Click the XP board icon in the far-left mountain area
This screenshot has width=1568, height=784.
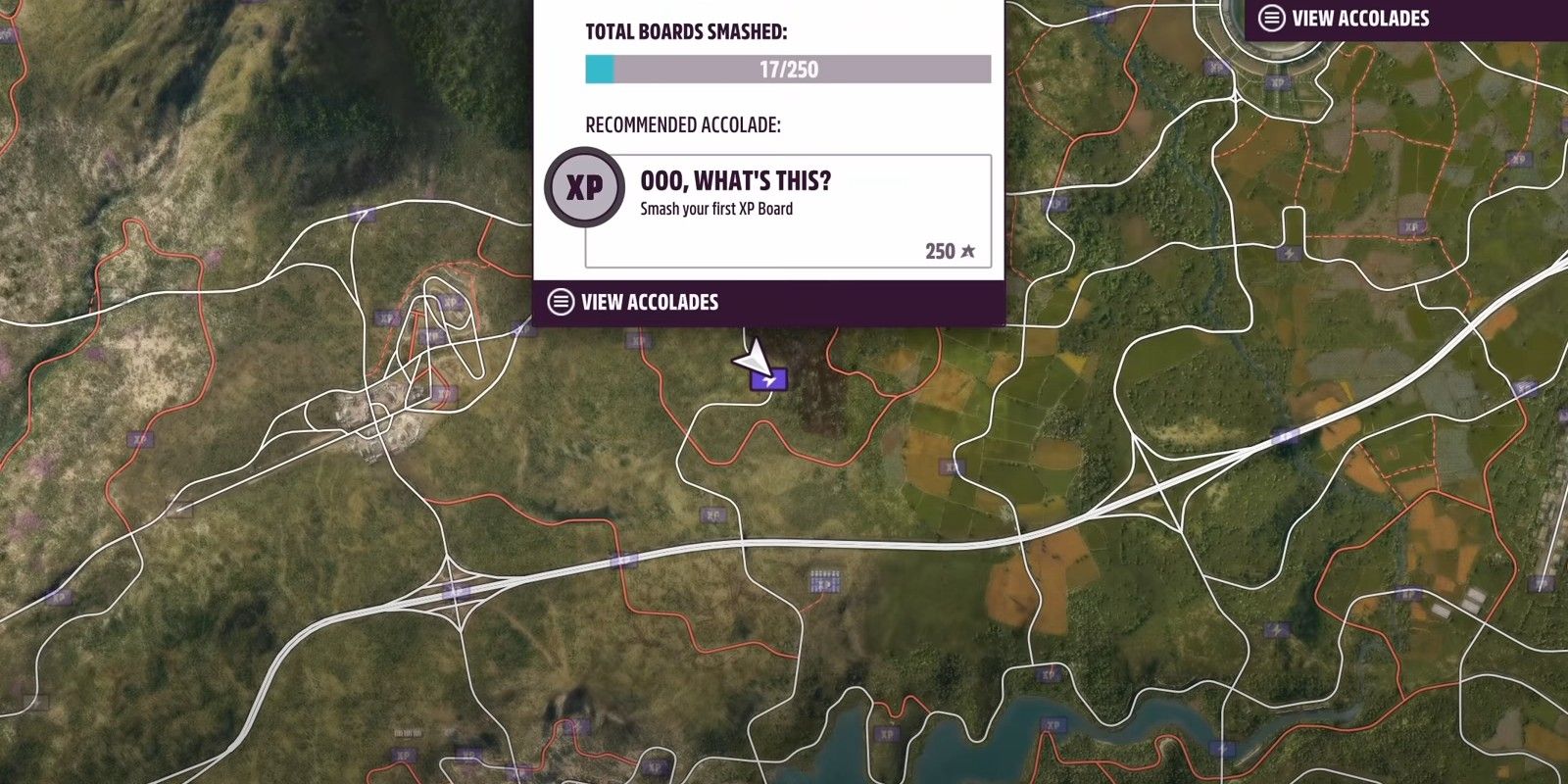click(x=140, y=440)
